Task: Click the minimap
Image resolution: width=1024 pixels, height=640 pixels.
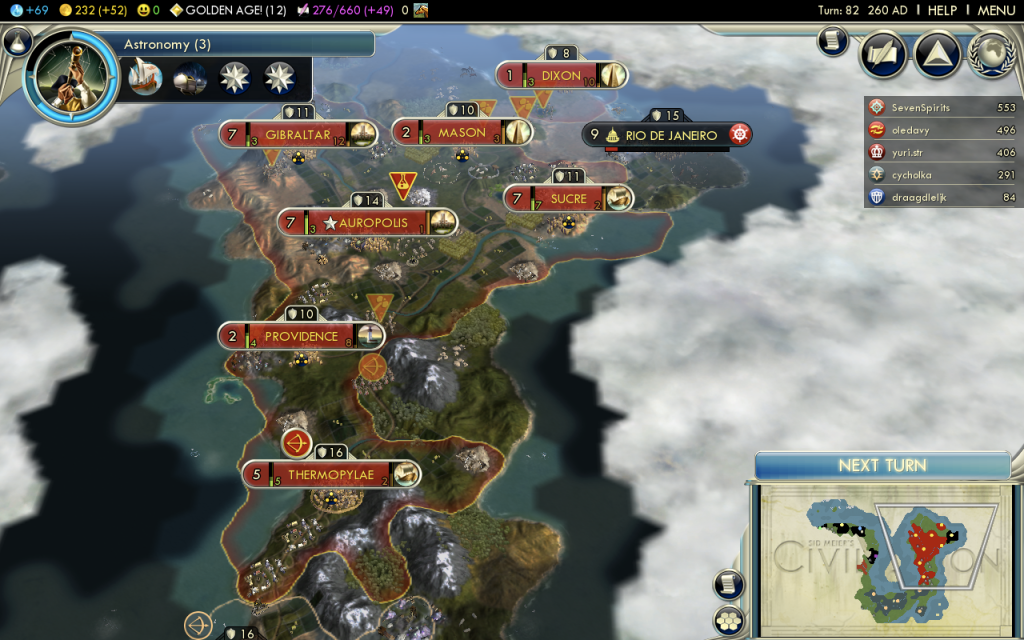Action: 880,555
